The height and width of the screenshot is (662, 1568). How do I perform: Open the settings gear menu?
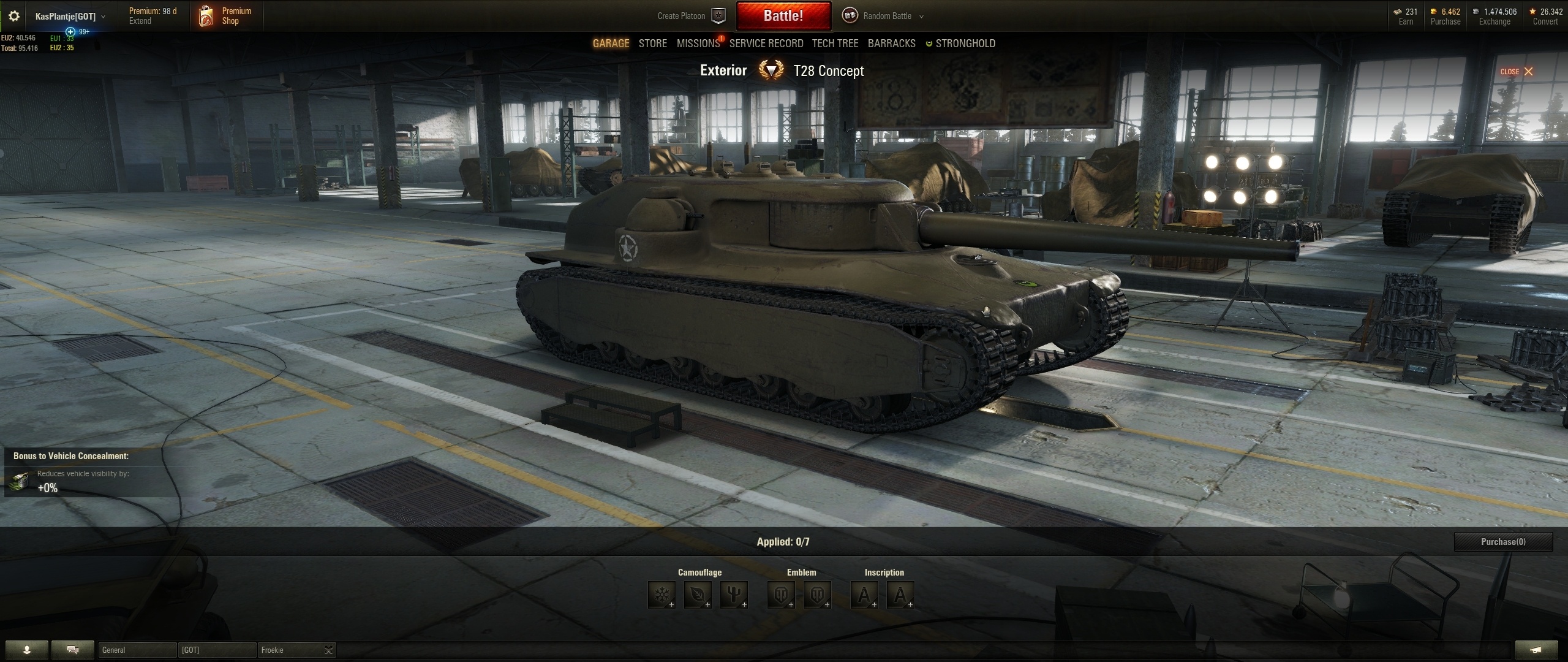(13, 17)
